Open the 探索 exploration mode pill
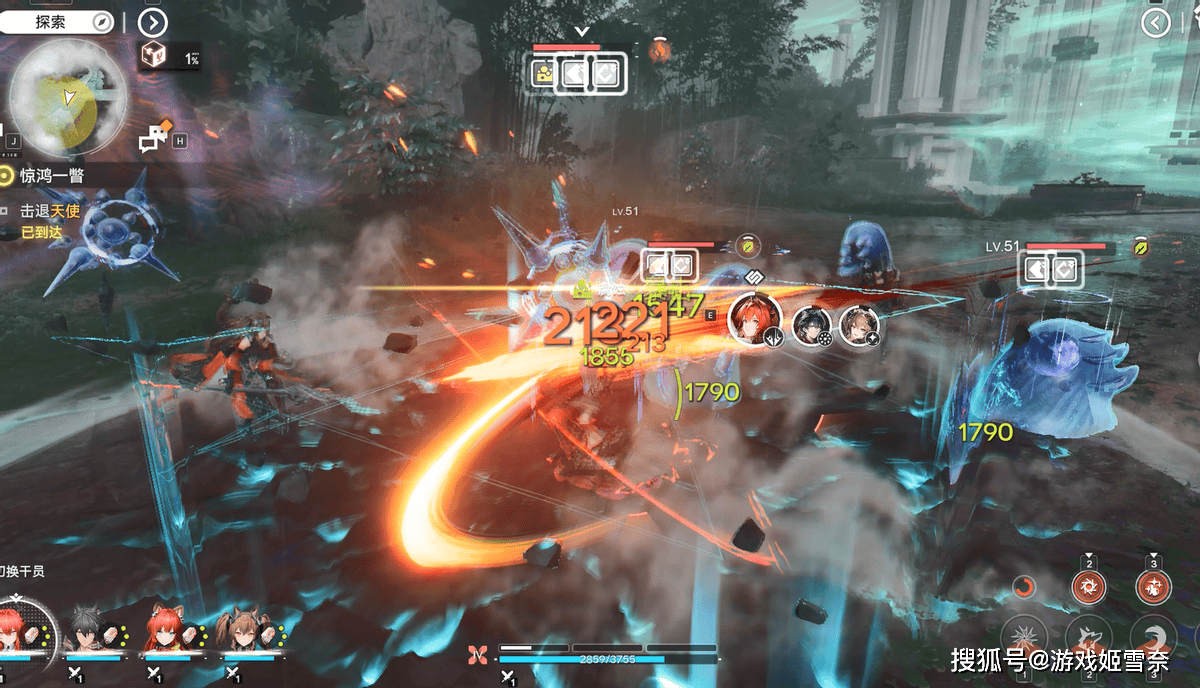 coord(57,21)
